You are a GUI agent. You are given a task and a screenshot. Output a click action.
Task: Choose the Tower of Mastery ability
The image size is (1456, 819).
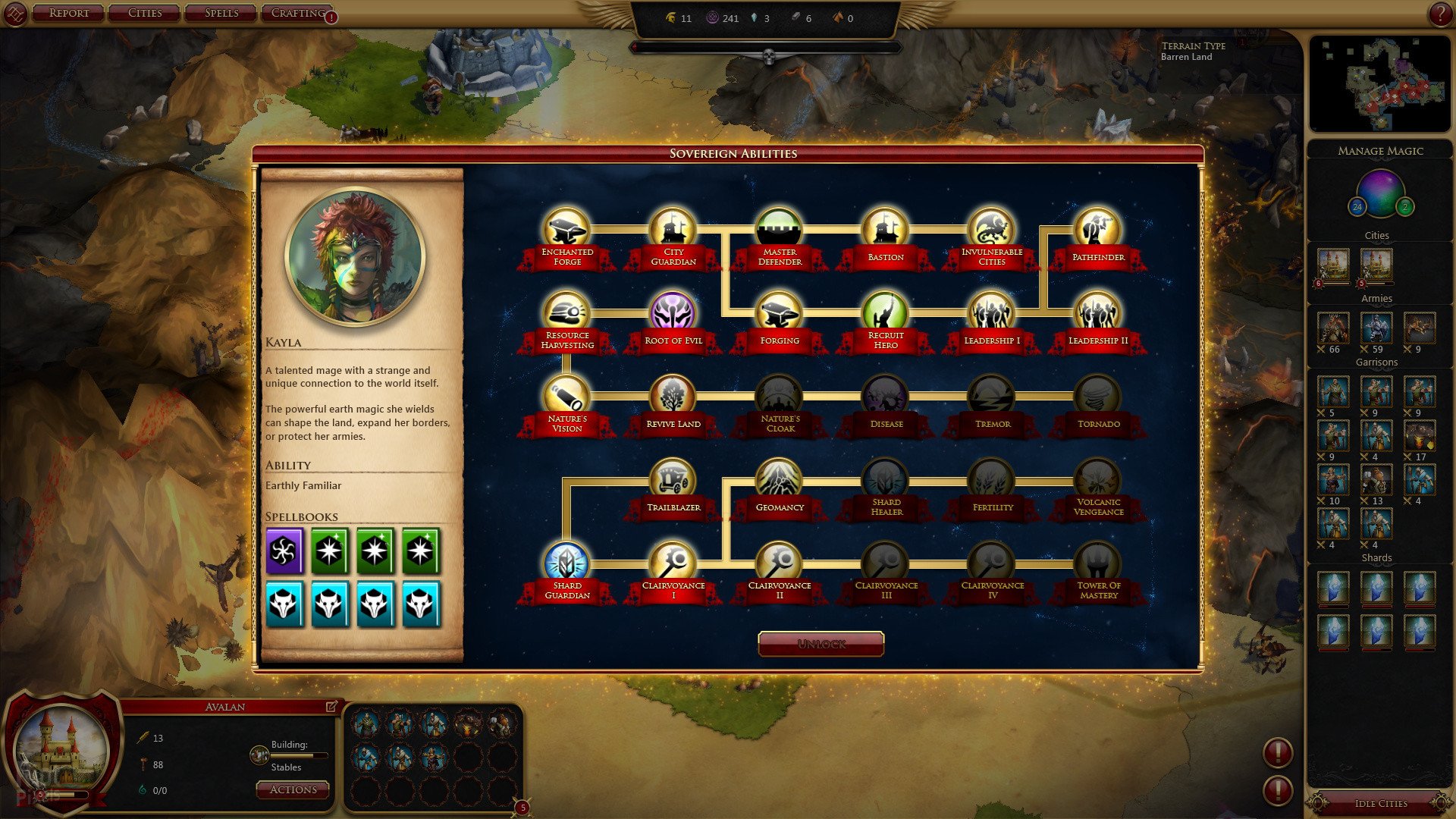1097,563
